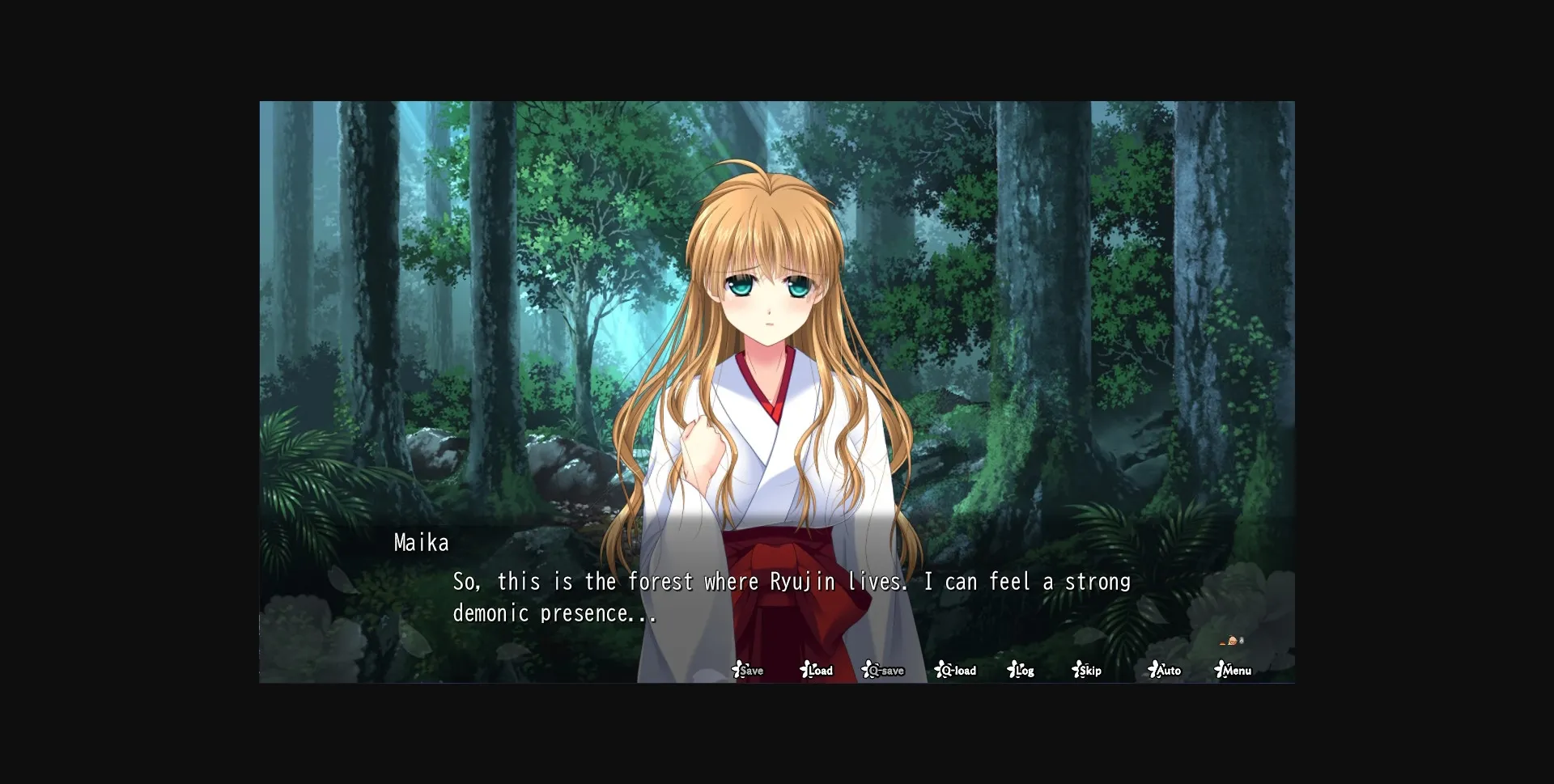Click the Log flower icon
Viewport: 1554px width, 784px height.
click(x=1011, y=670)
